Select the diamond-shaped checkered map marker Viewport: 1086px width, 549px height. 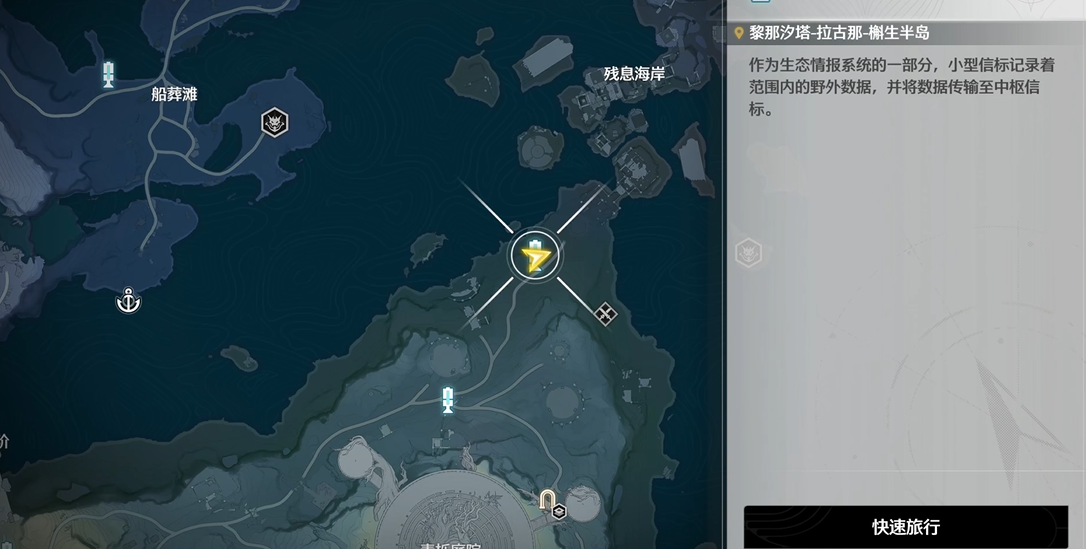tap(605, 314)
